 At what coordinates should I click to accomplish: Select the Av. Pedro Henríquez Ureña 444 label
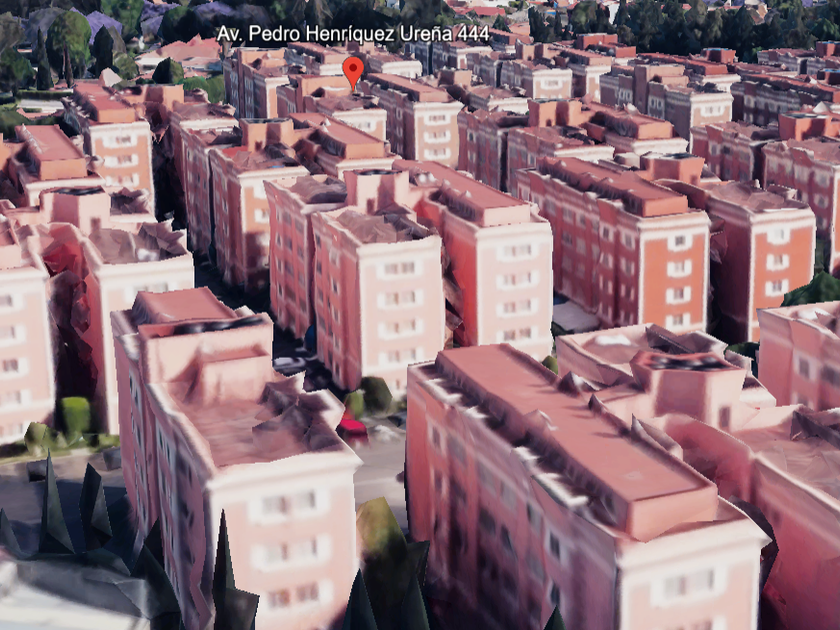click(x=353, y=34)
